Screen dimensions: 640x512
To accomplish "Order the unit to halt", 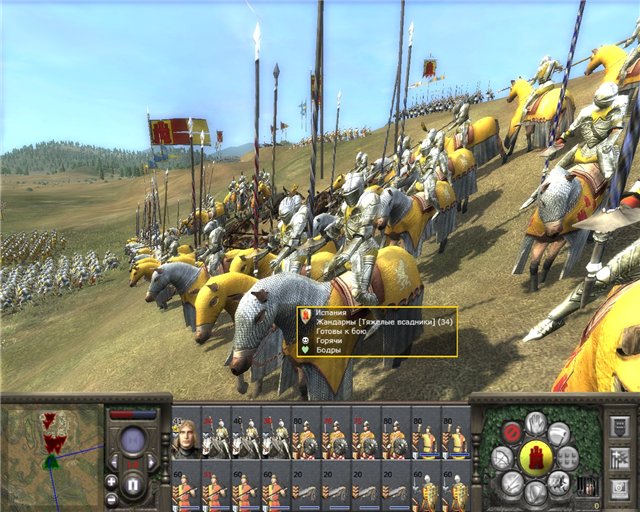I will pyautogui.click(x=511, y=432).
